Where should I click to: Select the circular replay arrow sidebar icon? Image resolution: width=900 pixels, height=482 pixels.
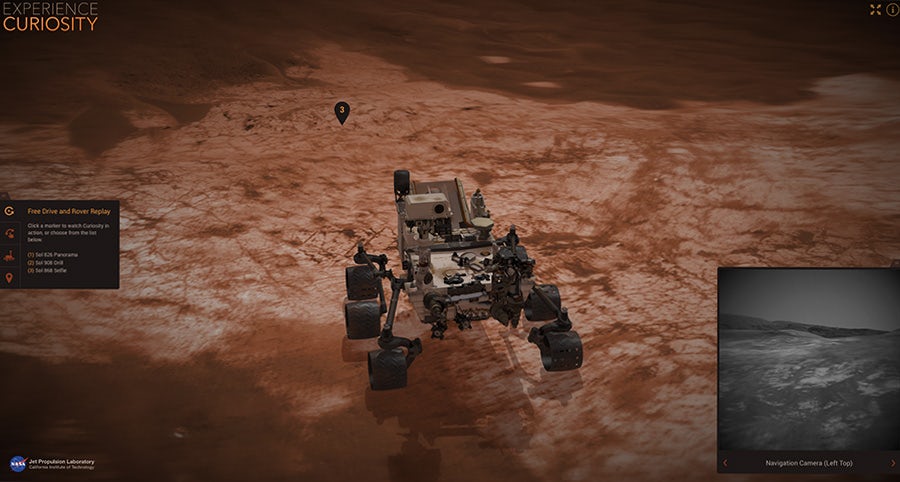point(9,212)
